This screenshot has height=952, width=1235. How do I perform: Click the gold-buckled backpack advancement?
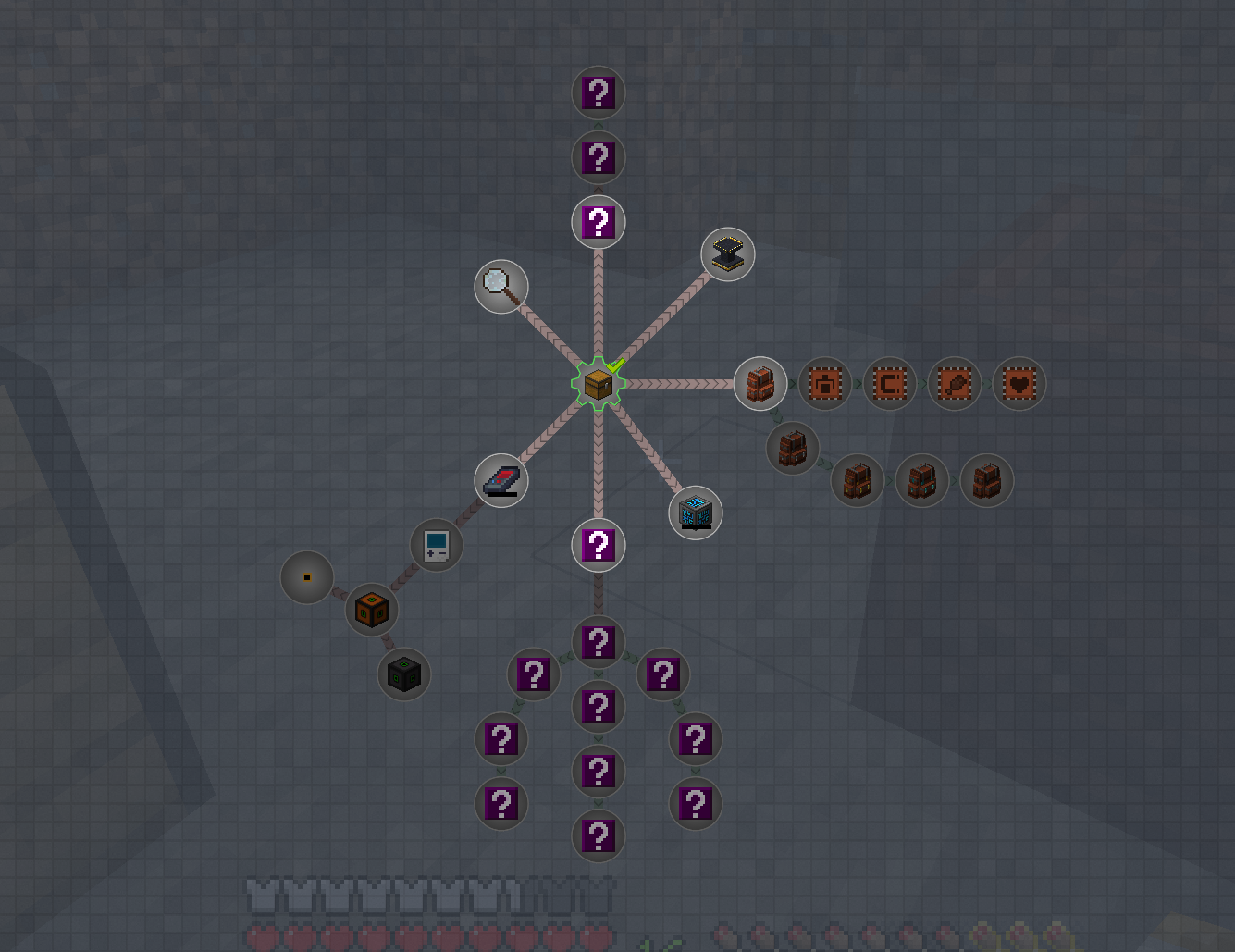tap(857, 480)
